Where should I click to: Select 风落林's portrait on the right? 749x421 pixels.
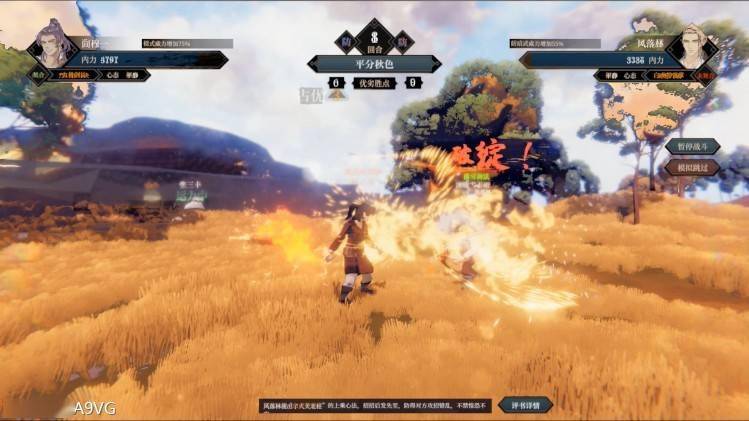(692, 45)
